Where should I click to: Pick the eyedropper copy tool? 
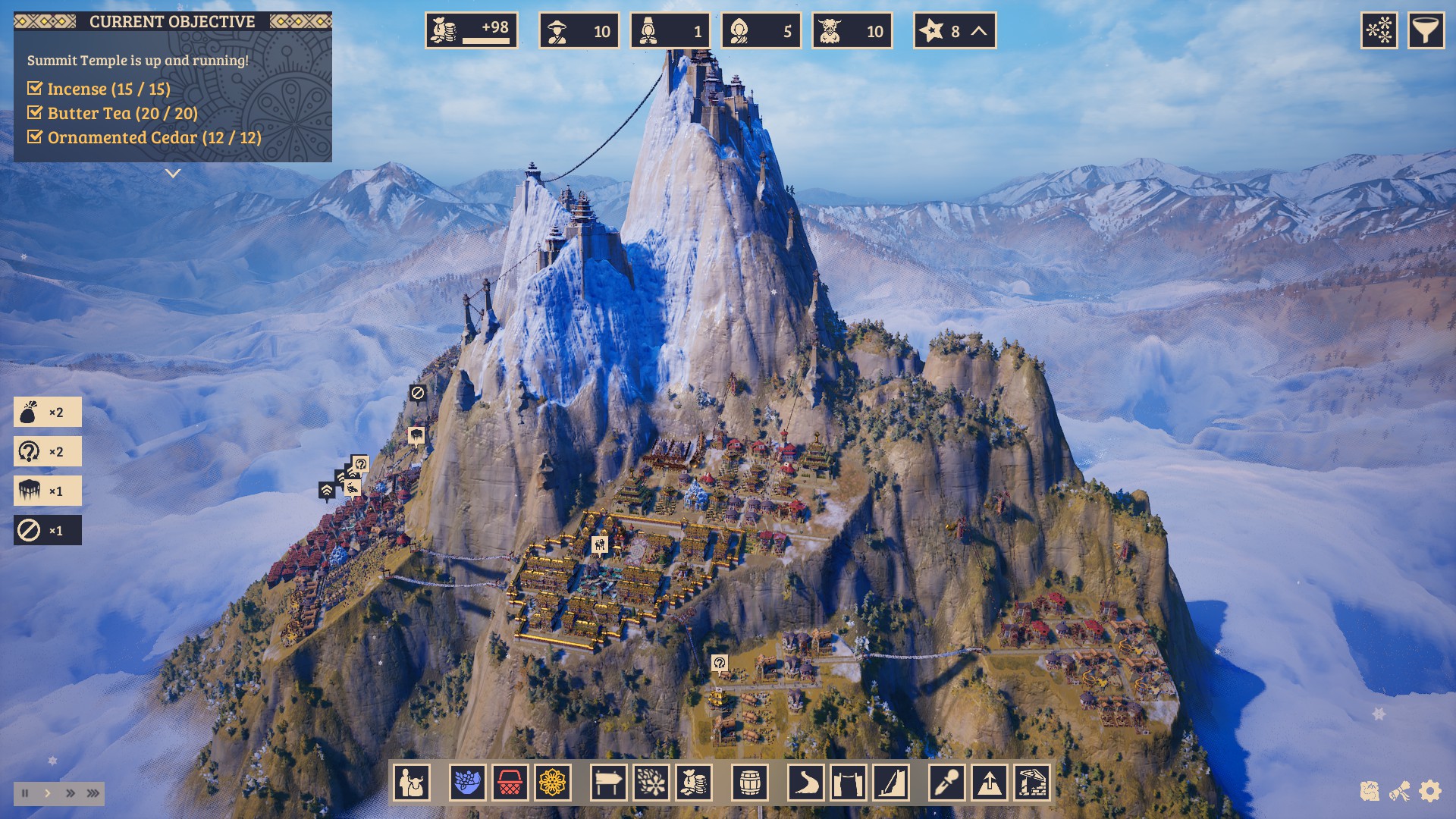pos(947,783)
